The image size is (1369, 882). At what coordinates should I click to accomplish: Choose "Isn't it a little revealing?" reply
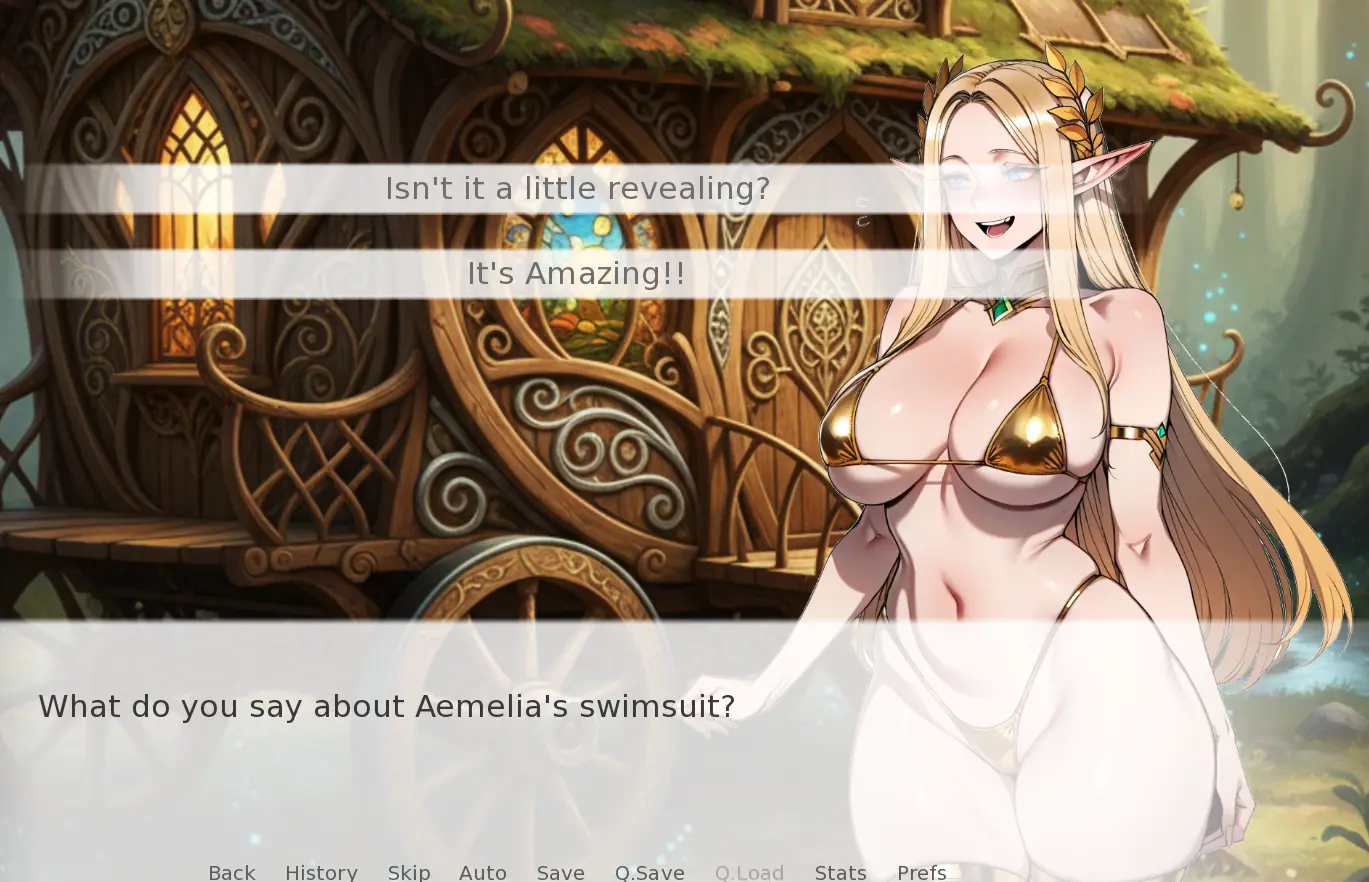point(577,188)
